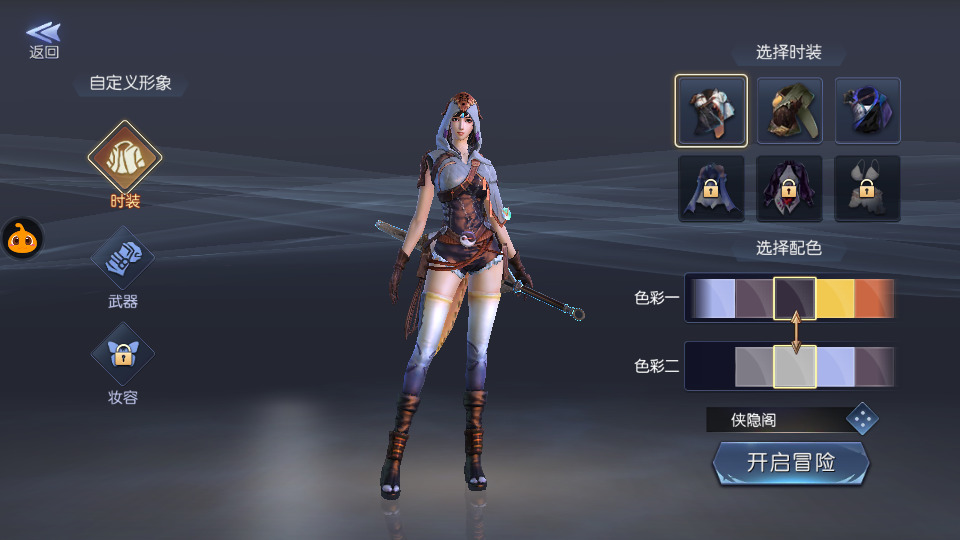Click the locked blue-grey cape outfit

[x=710, y=188]
